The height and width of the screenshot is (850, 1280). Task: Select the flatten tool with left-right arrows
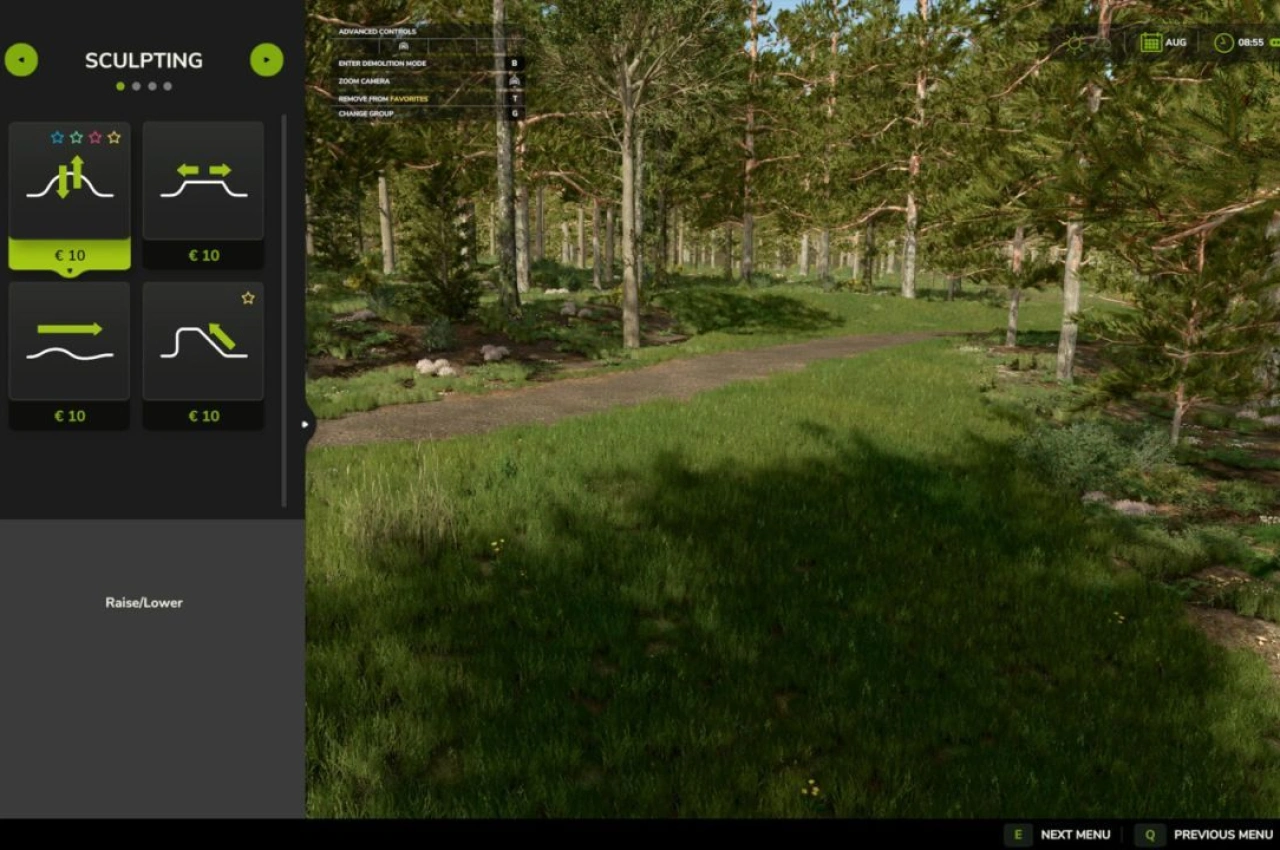[x=203, y=181]
